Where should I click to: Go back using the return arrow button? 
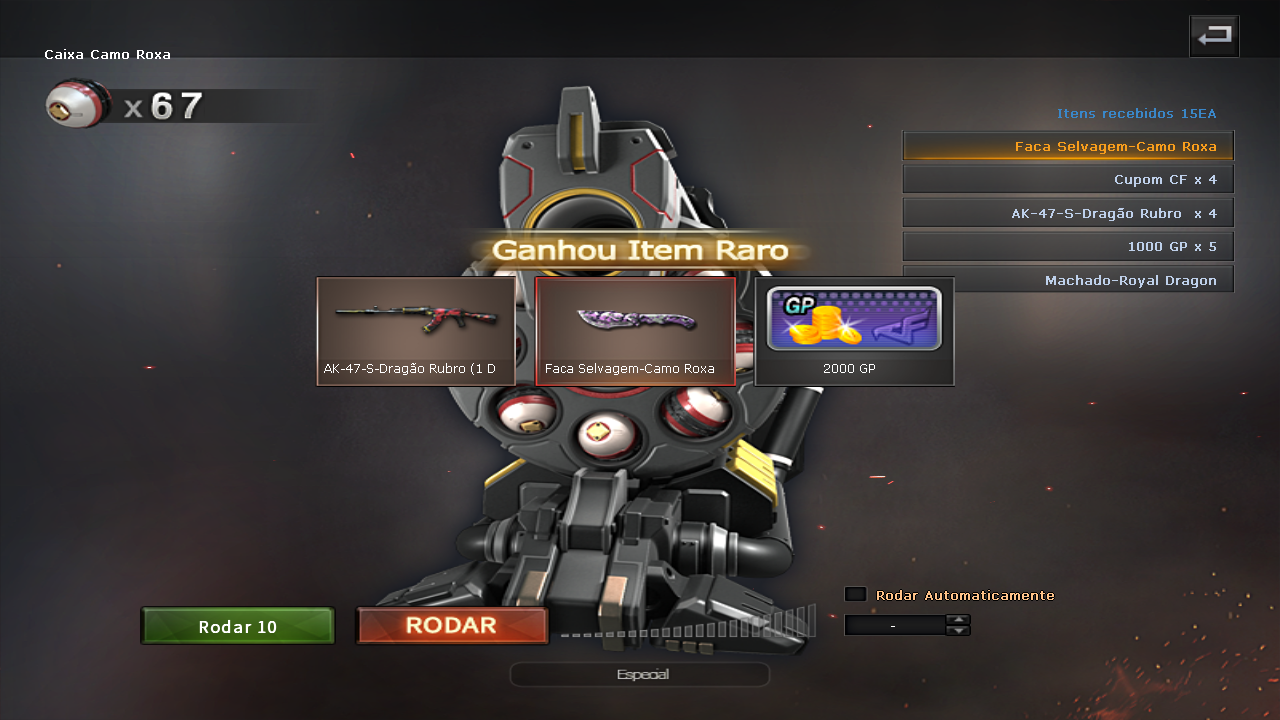(x=1214, y=36)
